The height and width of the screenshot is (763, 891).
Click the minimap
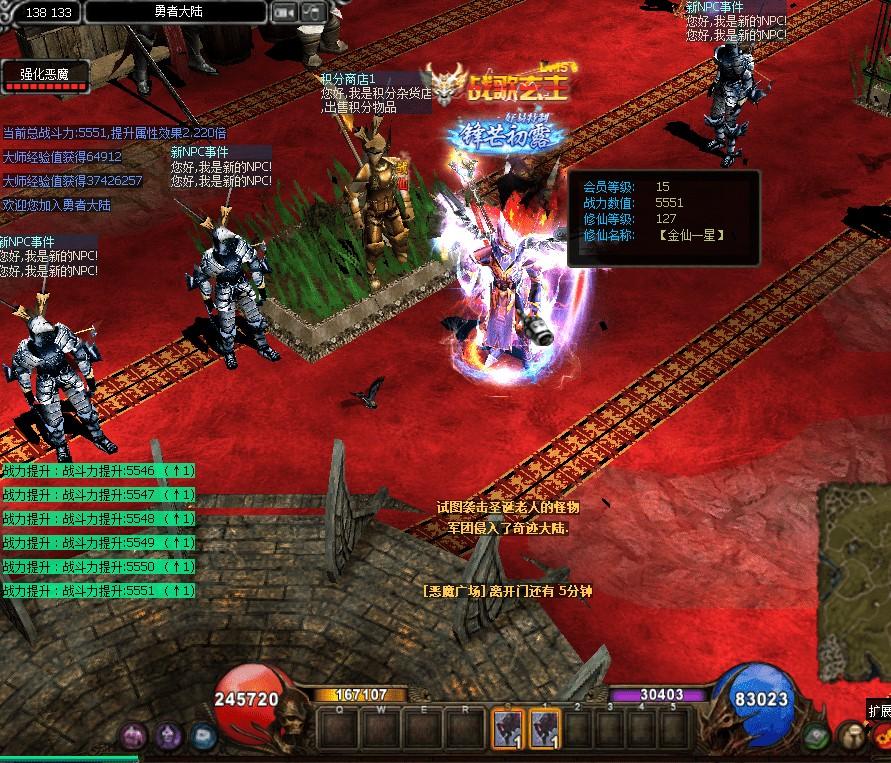(855, 580)
